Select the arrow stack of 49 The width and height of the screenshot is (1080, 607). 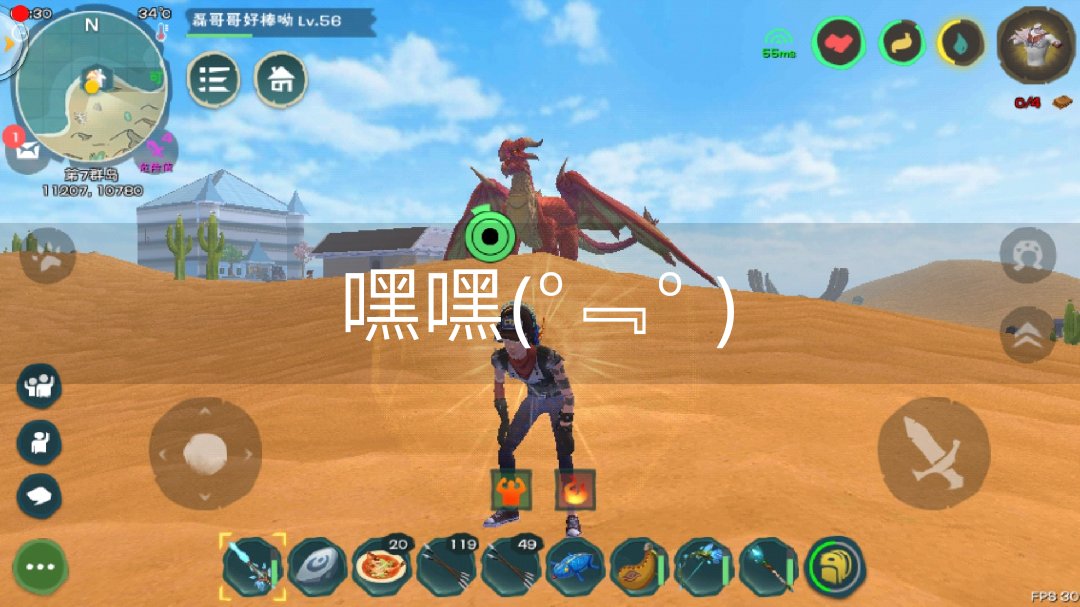(x=510, y=567)
